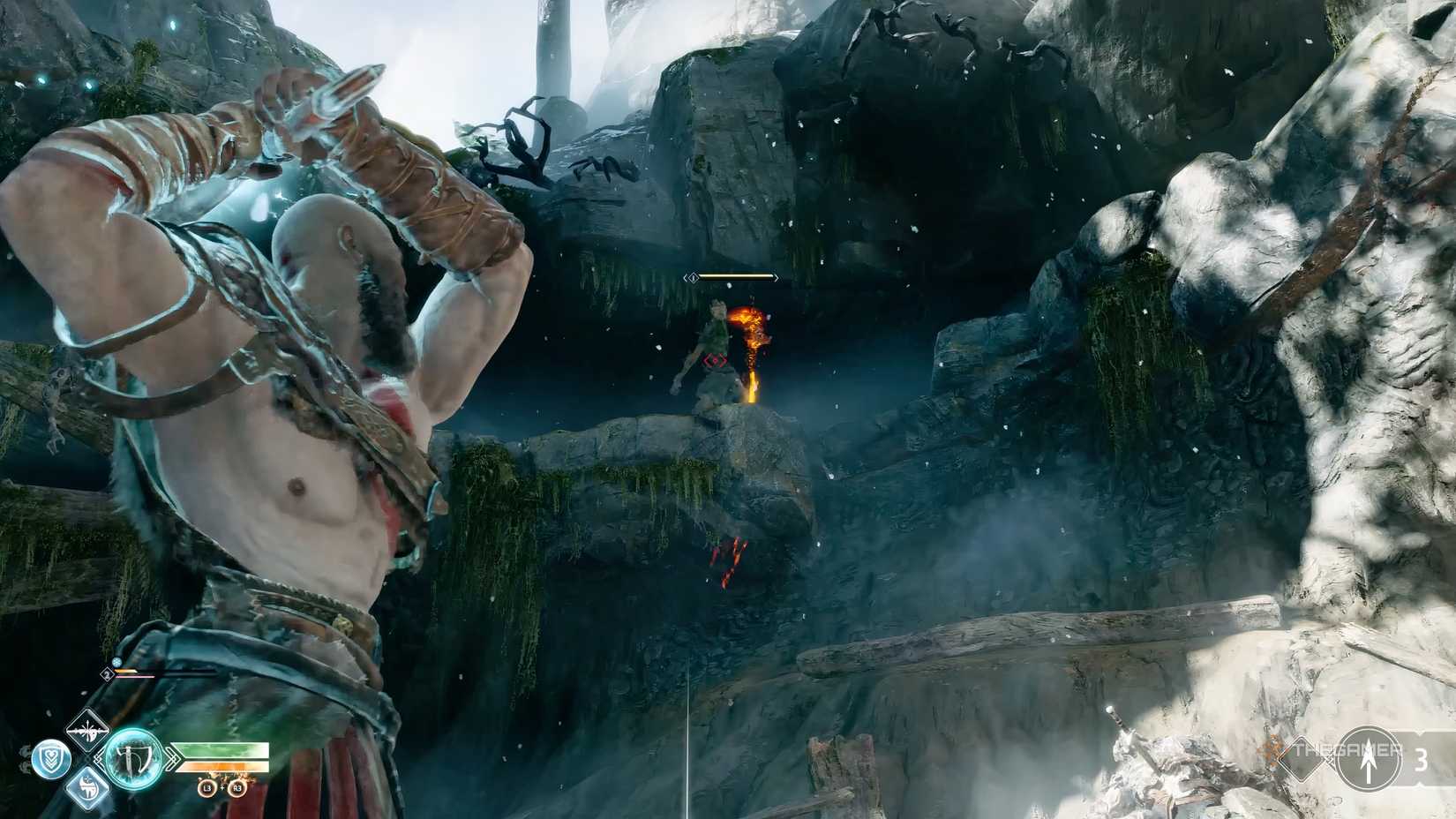Click the alert icon beside the enemy health bar
The image size is (1456, 819).
(694, 277)
